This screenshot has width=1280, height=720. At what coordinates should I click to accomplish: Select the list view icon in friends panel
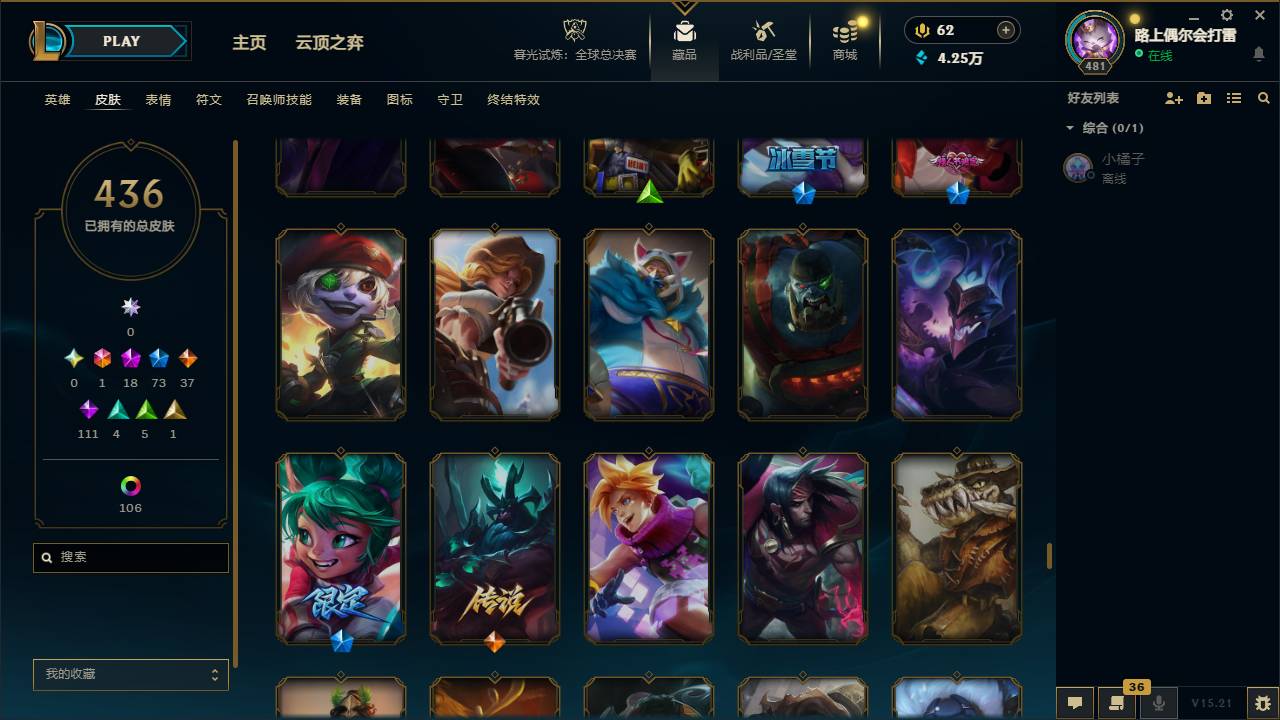[1234, 98]
